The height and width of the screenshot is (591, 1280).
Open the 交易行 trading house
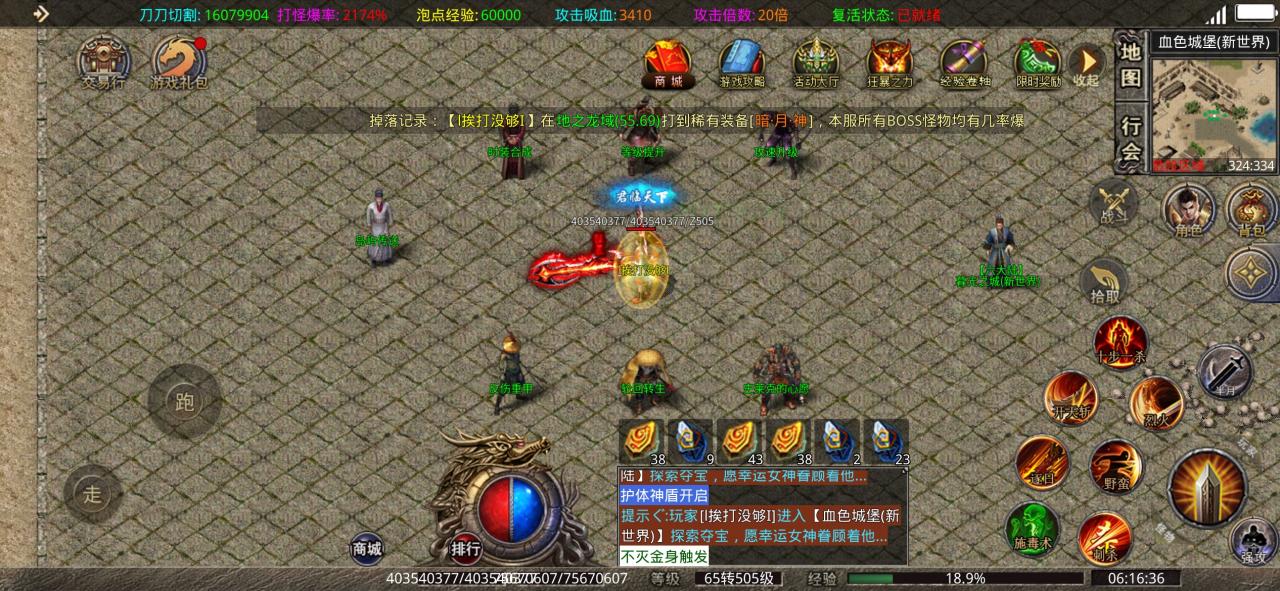point(104,63)
